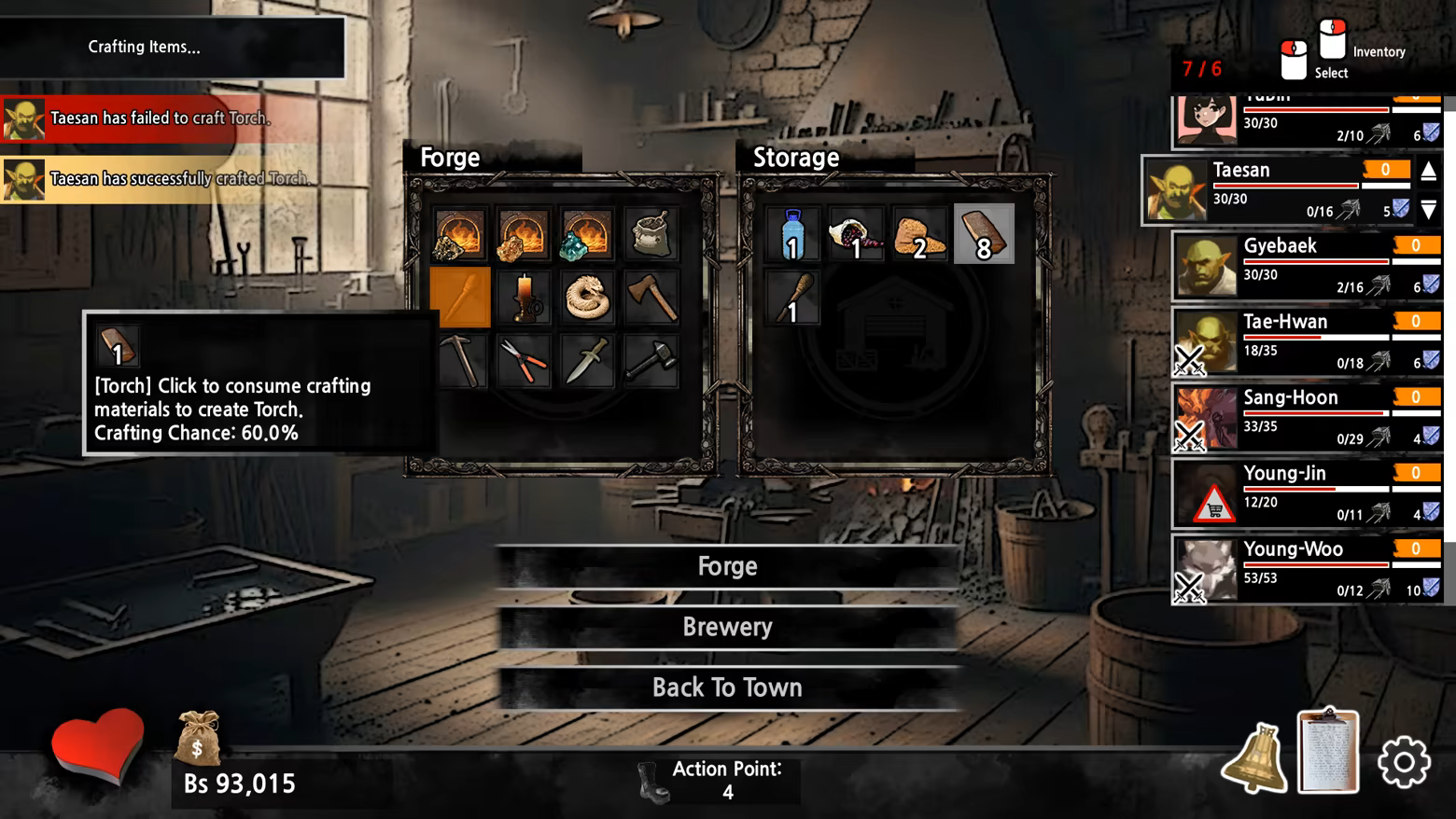This screenshot has height=819, width=1456.
Task: Choose the axe recipe in Forge
Action: click(x=651, y=297)
